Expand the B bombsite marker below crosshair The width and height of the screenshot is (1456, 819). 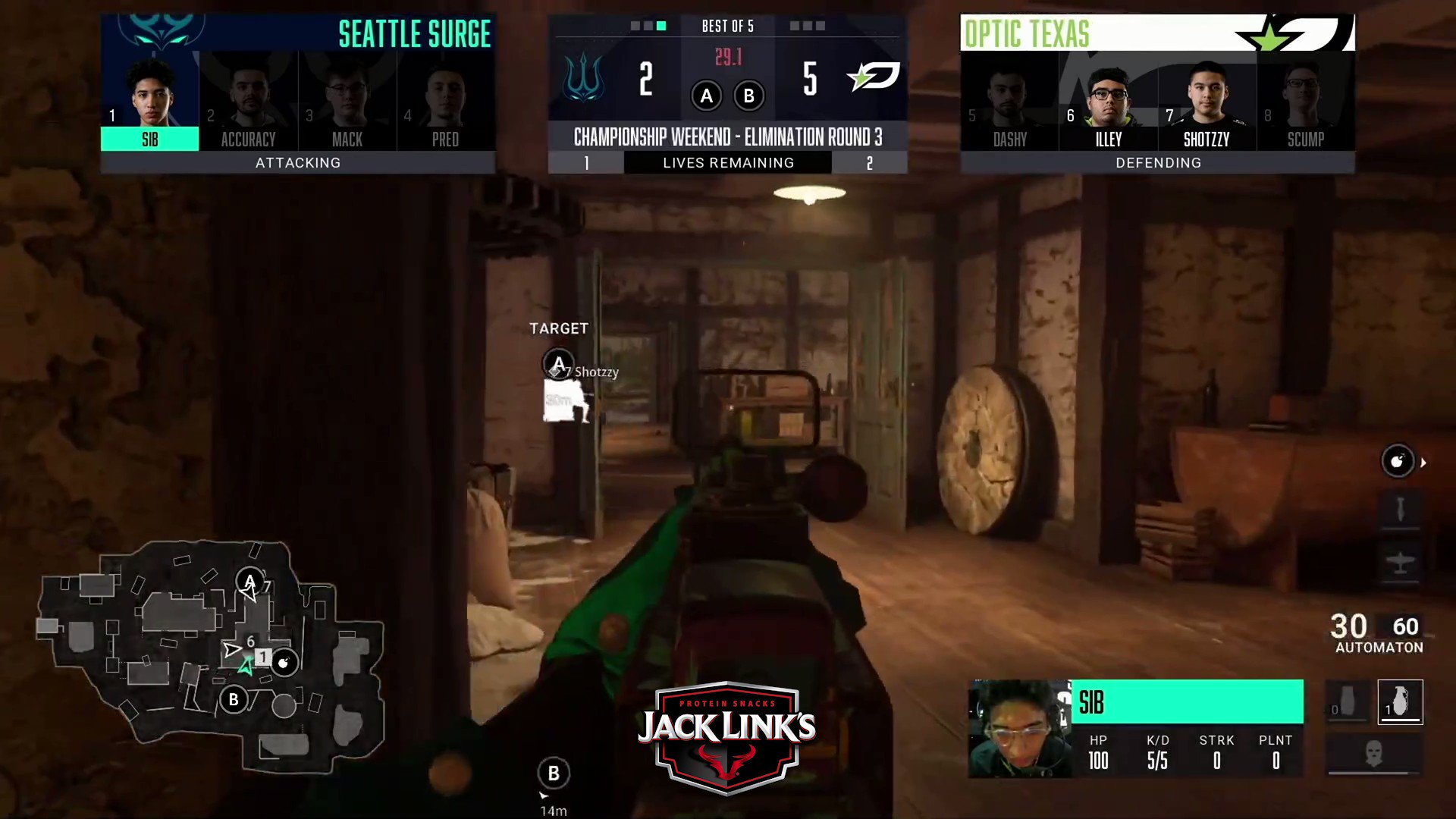[554, 772]
